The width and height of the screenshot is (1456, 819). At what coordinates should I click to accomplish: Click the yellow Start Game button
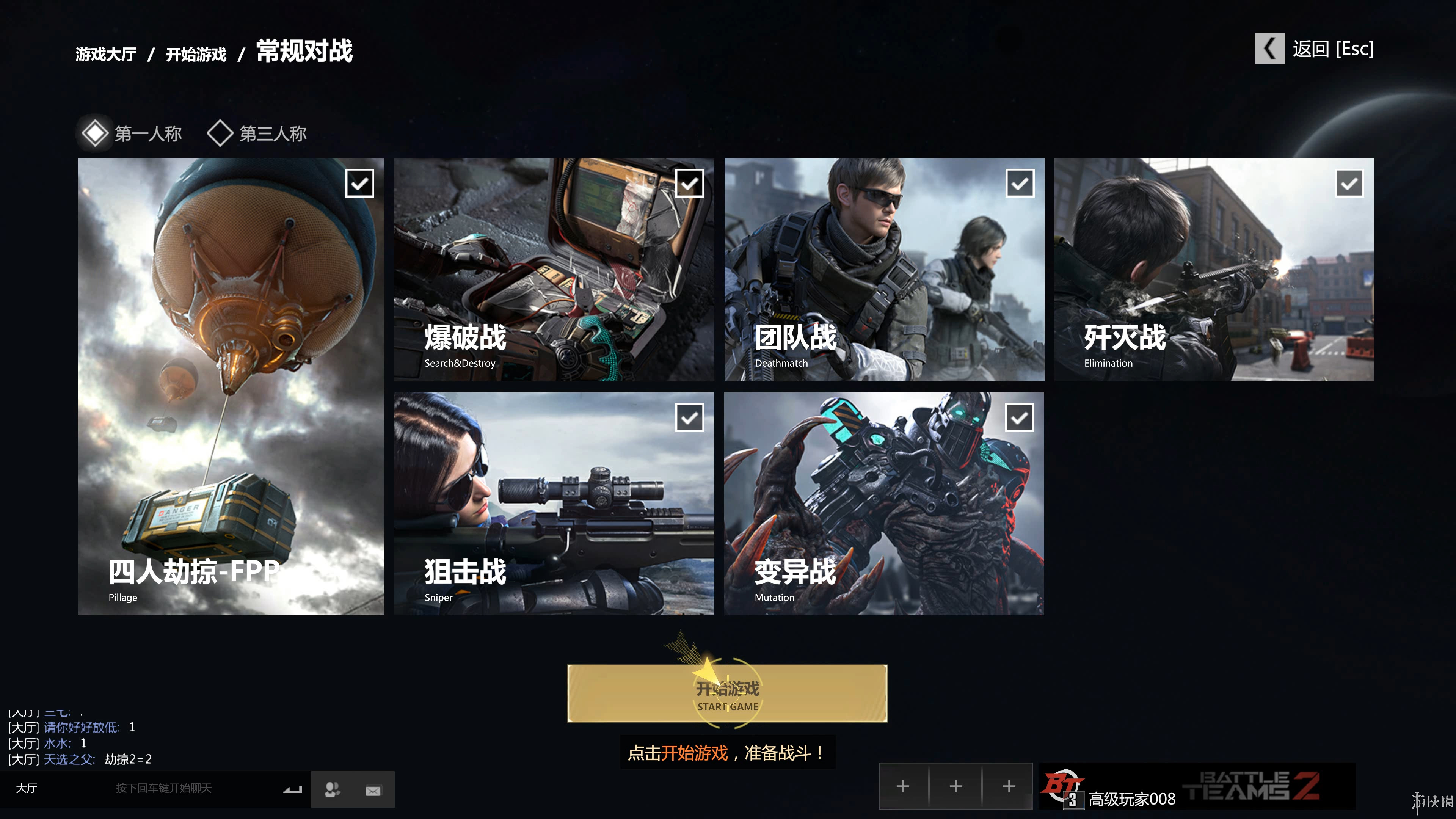click(x=727, y=693)
